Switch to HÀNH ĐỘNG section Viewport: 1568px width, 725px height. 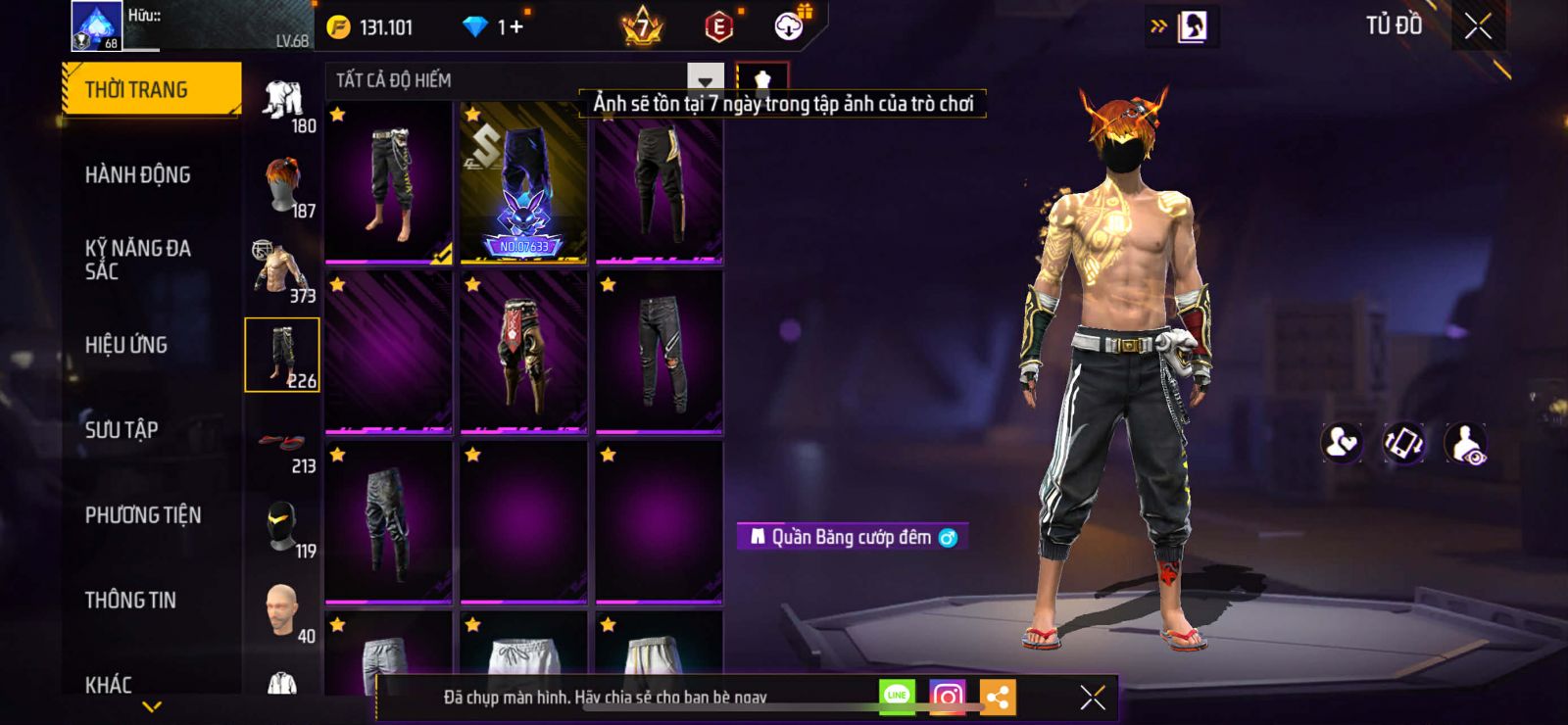coord(137,175)
